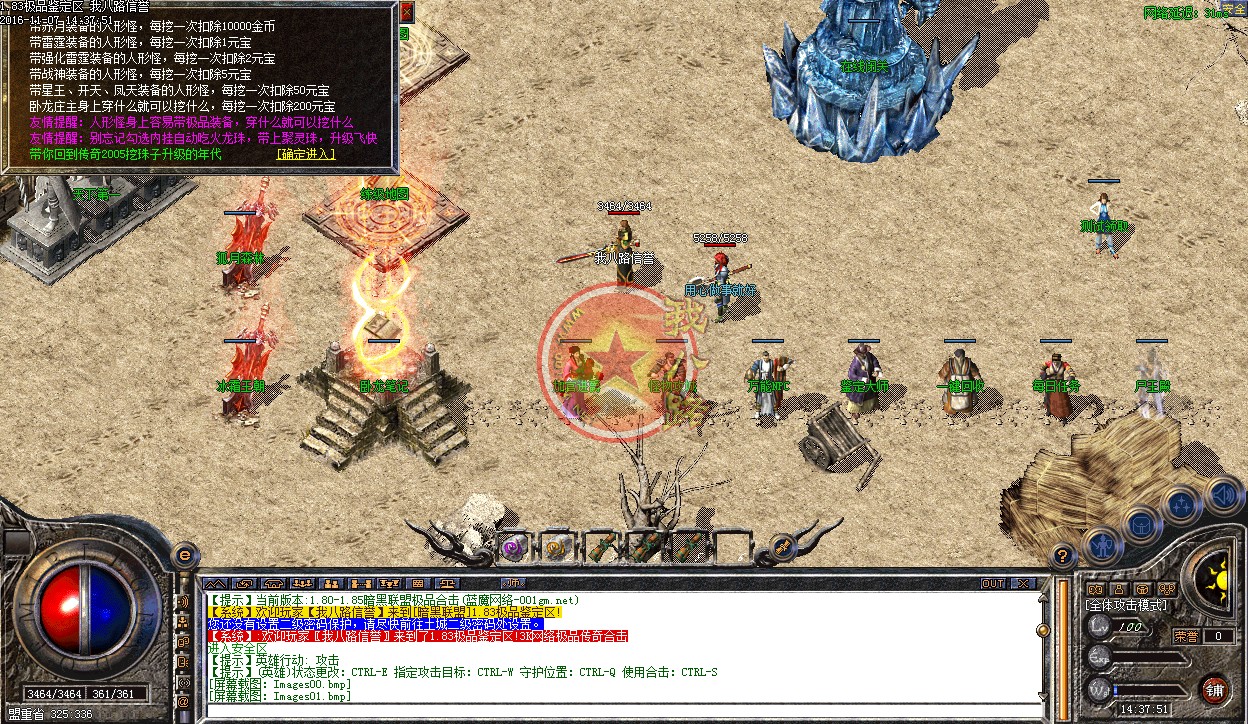Close the NPC dialog with red X
1248x724 pixels.
[406, 12]
